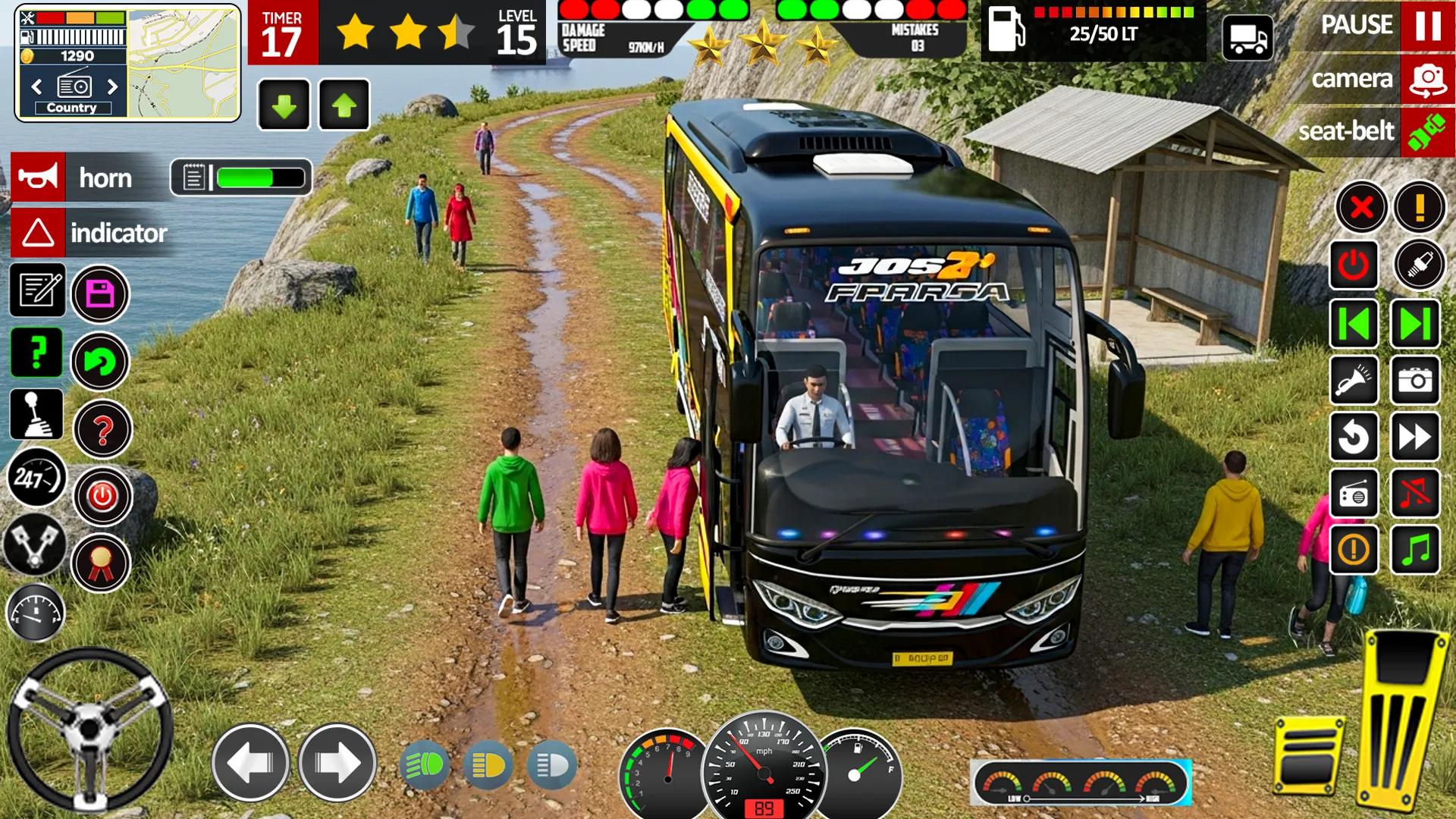Viewport: 1456px width, 819px height.
Task: Select the speedometer 247 icon
Action: point(36,478)
